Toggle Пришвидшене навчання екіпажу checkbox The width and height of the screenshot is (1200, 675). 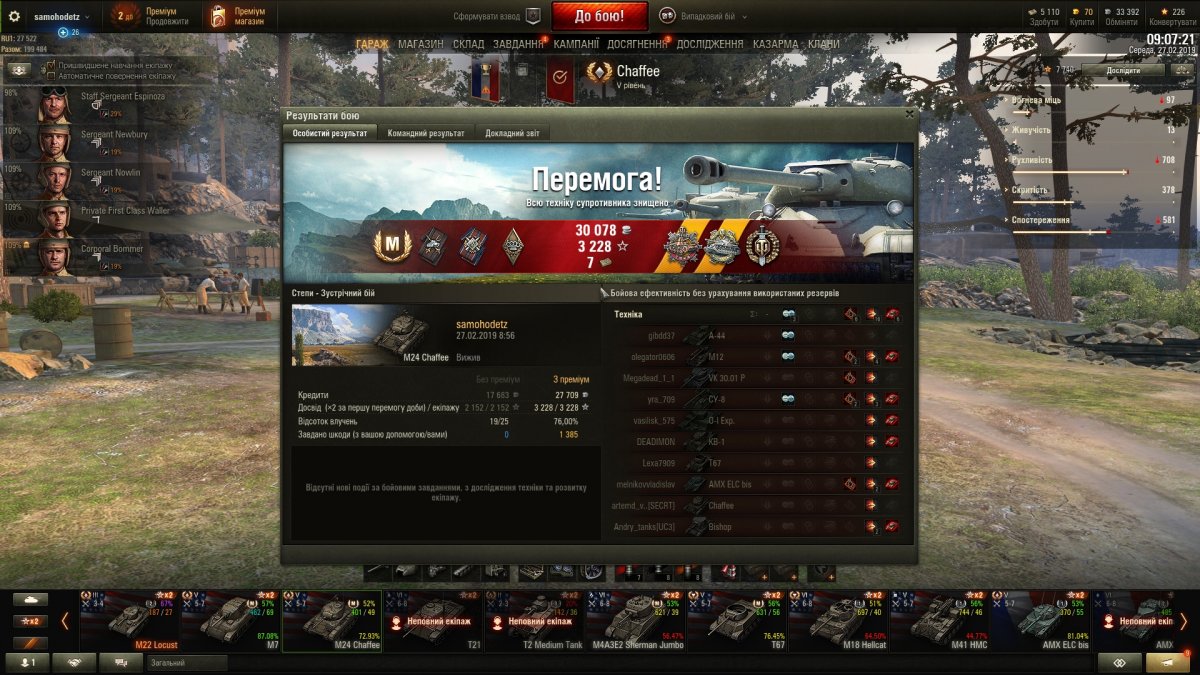(x=52, y=64)
